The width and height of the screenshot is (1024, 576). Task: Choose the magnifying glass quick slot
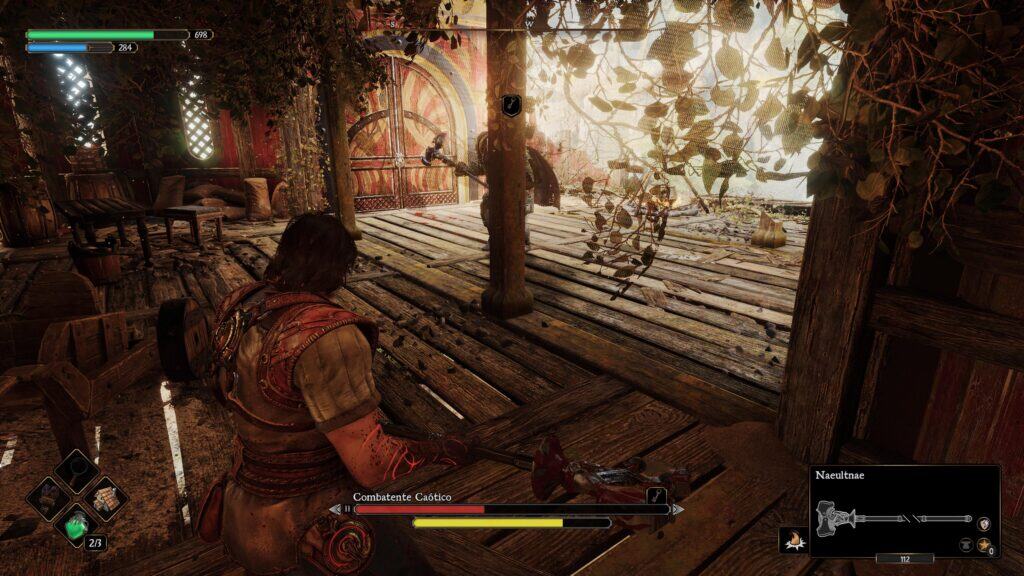tap(77, 470)
